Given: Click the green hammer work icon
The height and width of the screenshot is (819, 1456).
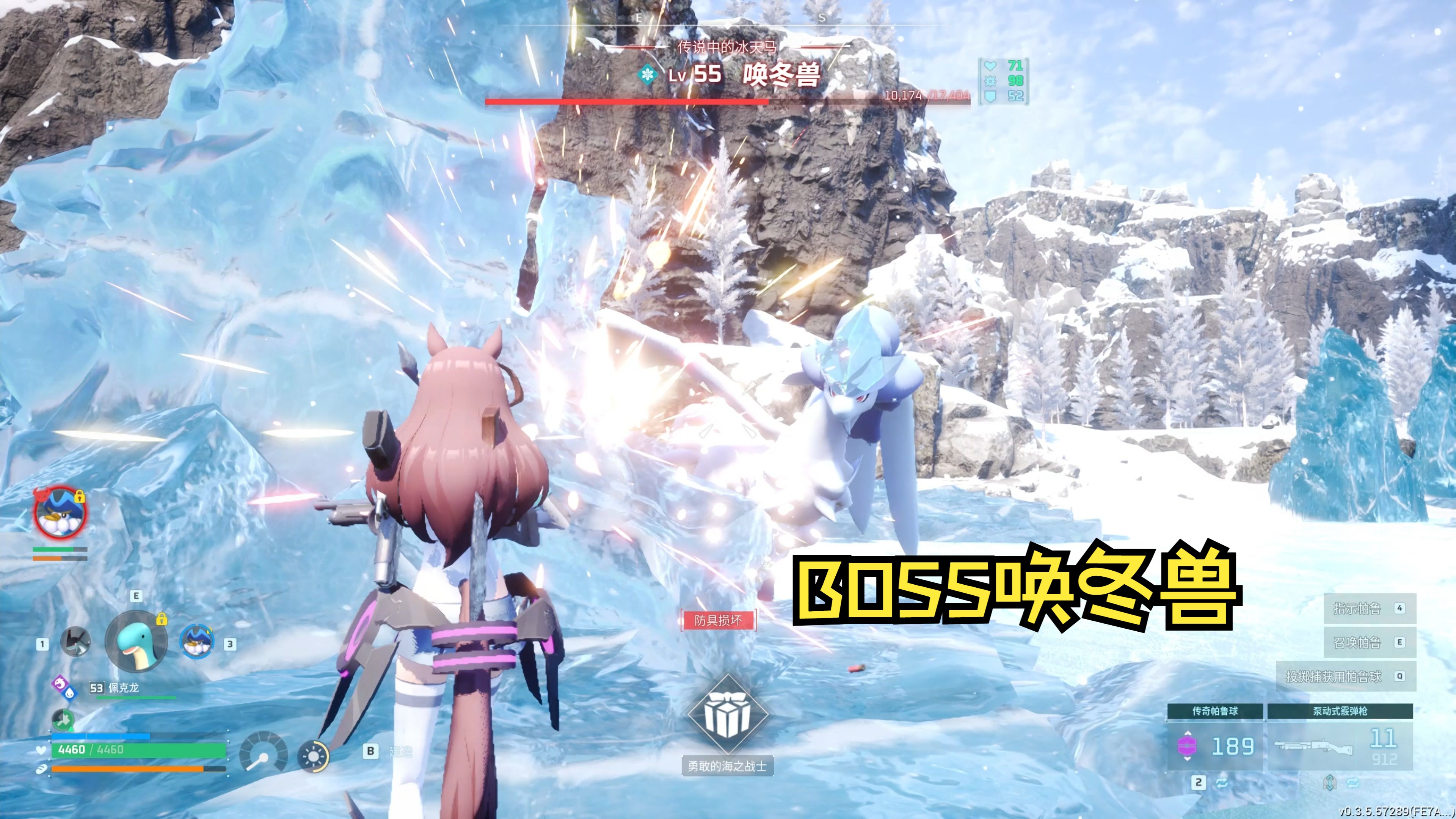Looking at the screenshot, I should pyautogui.click(x=63, y=720).
